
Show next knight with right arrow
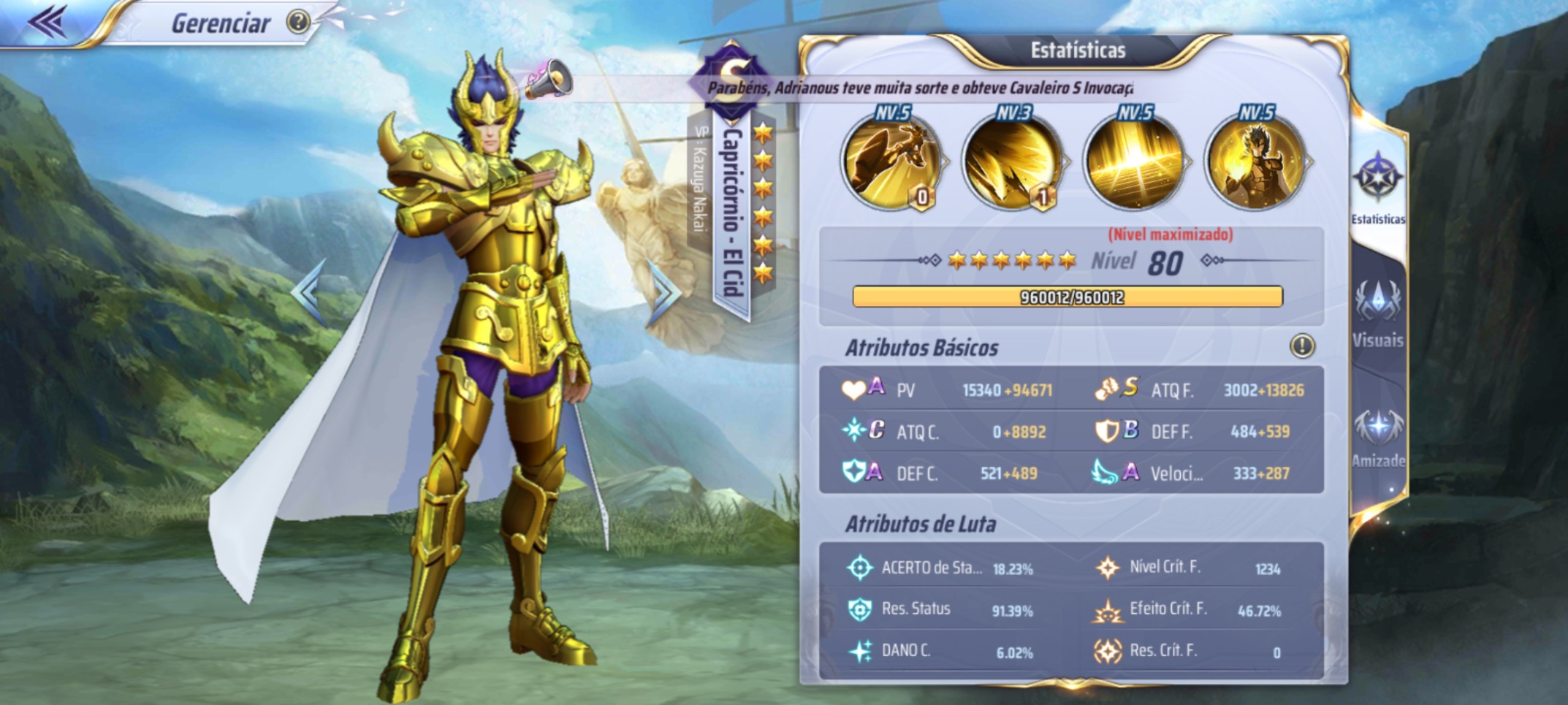663,292
